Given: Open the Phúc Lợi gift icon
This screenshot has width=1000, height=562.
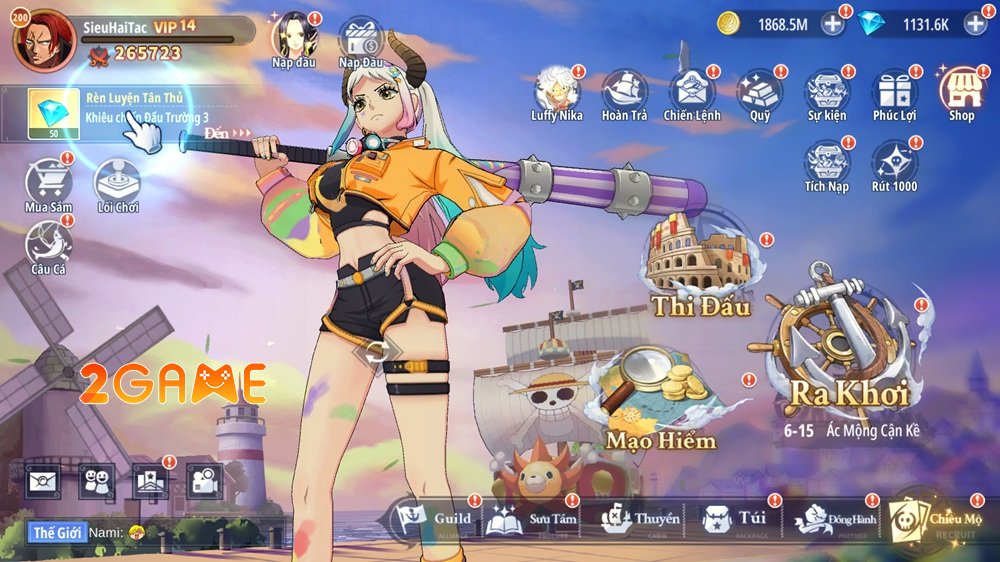Looking at the screenshot, I should (894, 91).
